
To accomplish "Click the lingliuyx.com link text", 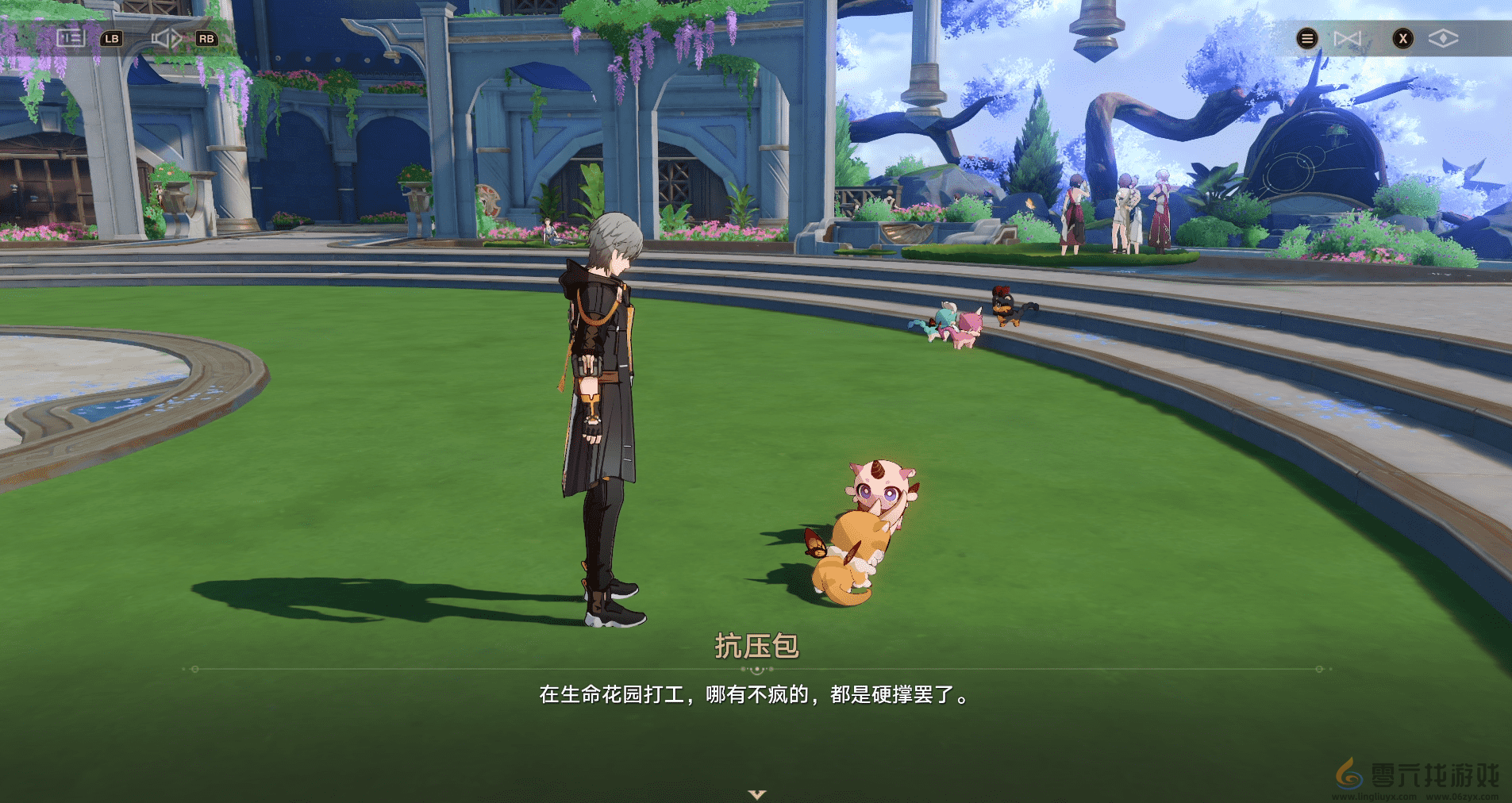I will coord(1374,796).
